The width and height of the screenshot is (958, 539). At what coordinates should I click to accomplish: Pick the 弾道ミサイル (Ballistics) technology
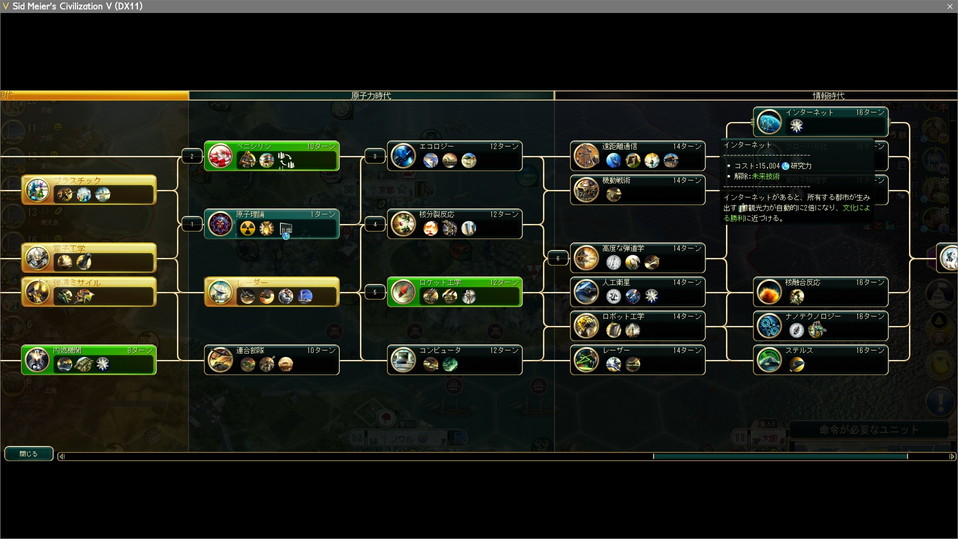pos(90,291)
